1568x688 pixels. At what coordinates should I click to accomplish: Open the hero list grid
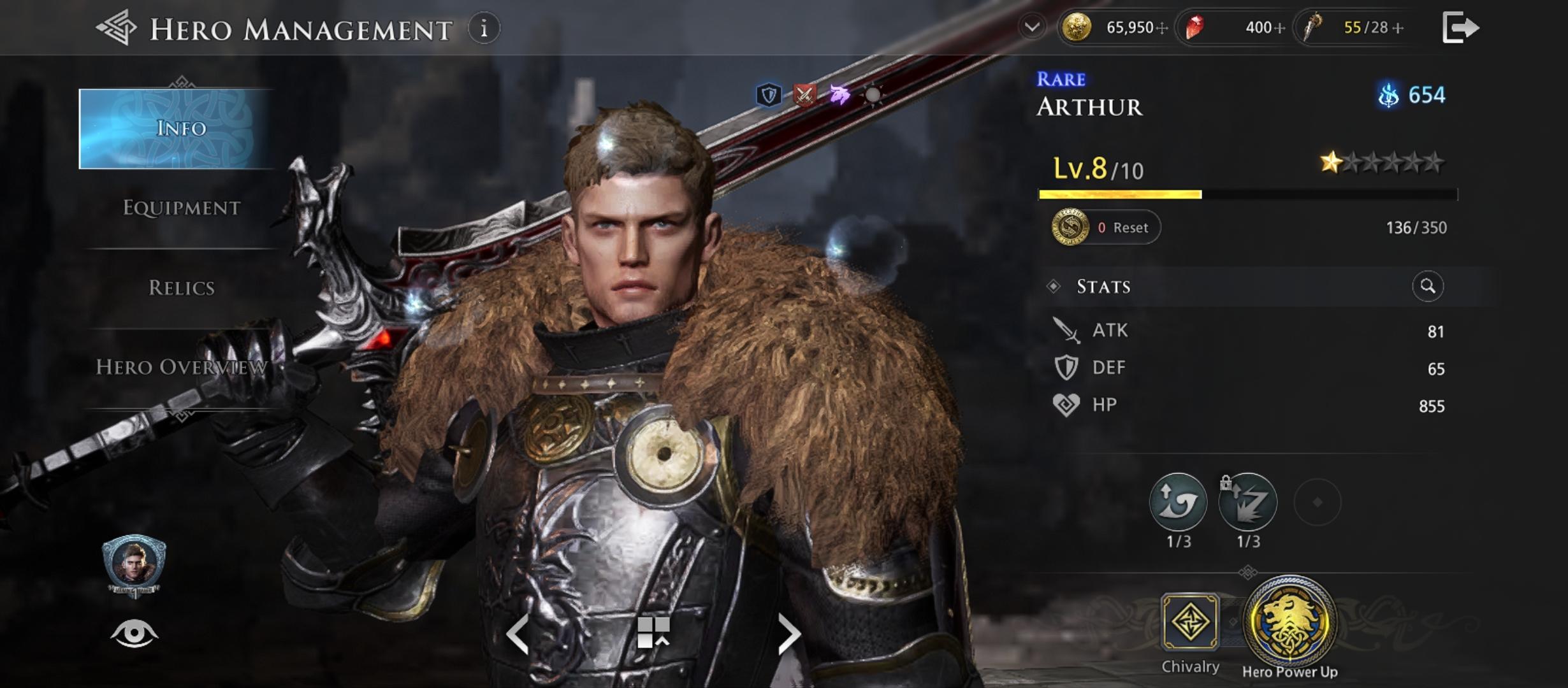point(653,633)
